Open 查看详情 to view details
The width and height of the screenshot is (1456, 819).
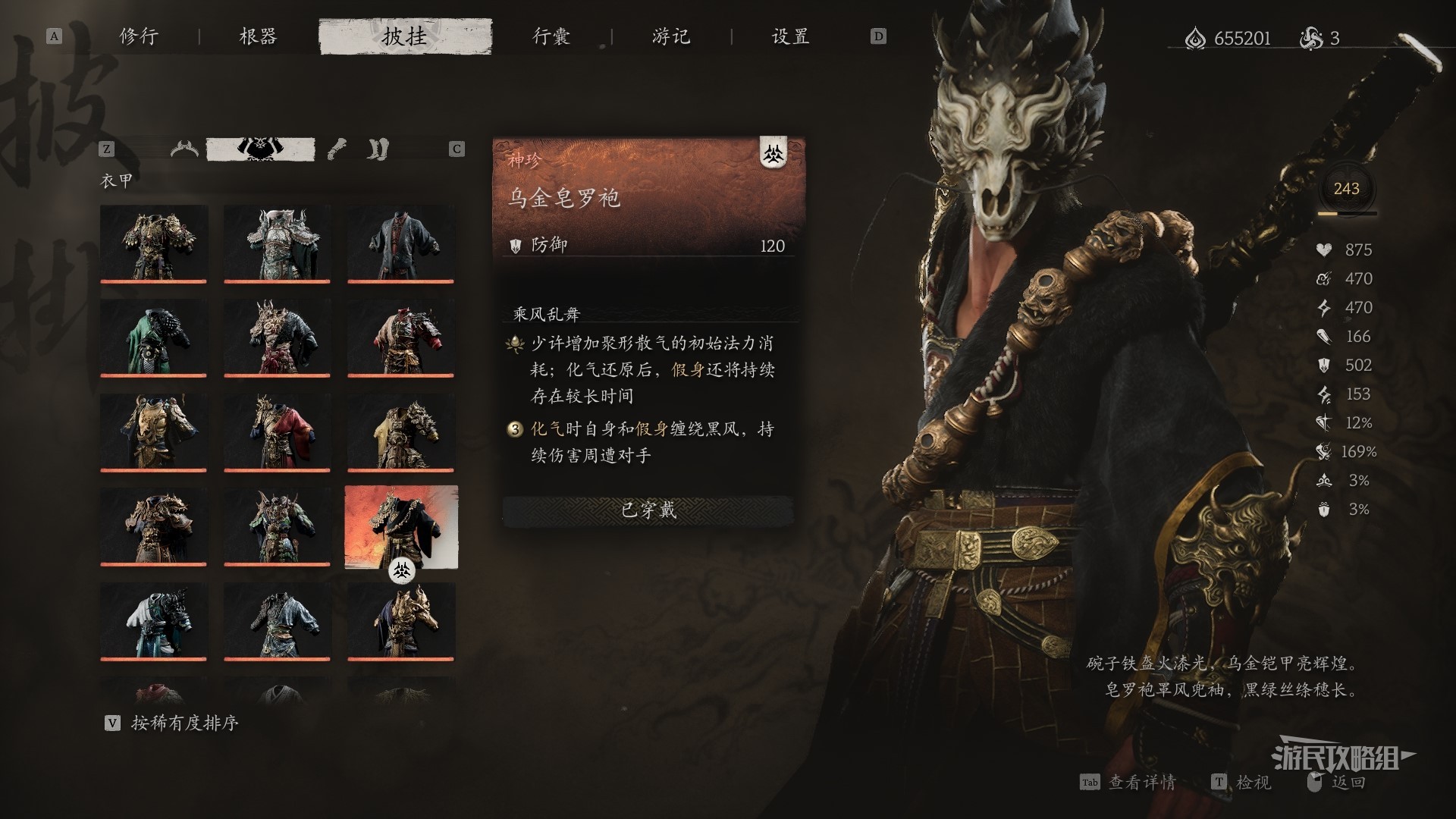(1141, 782)
